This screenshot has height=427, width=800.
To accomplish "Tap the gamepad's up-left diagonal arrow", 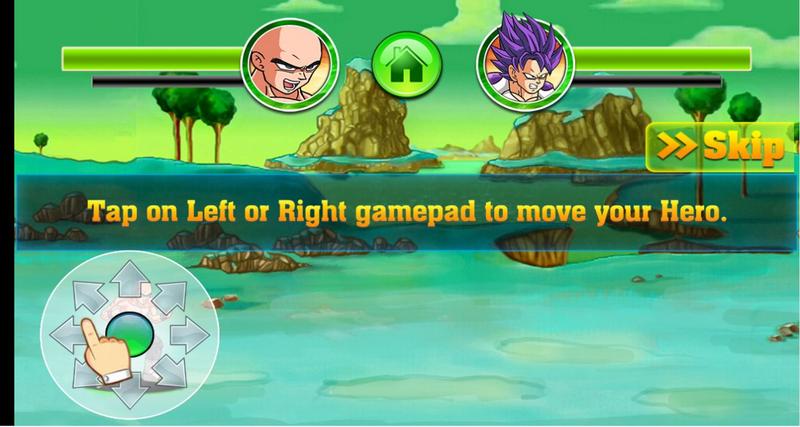I will pos(88,294).
